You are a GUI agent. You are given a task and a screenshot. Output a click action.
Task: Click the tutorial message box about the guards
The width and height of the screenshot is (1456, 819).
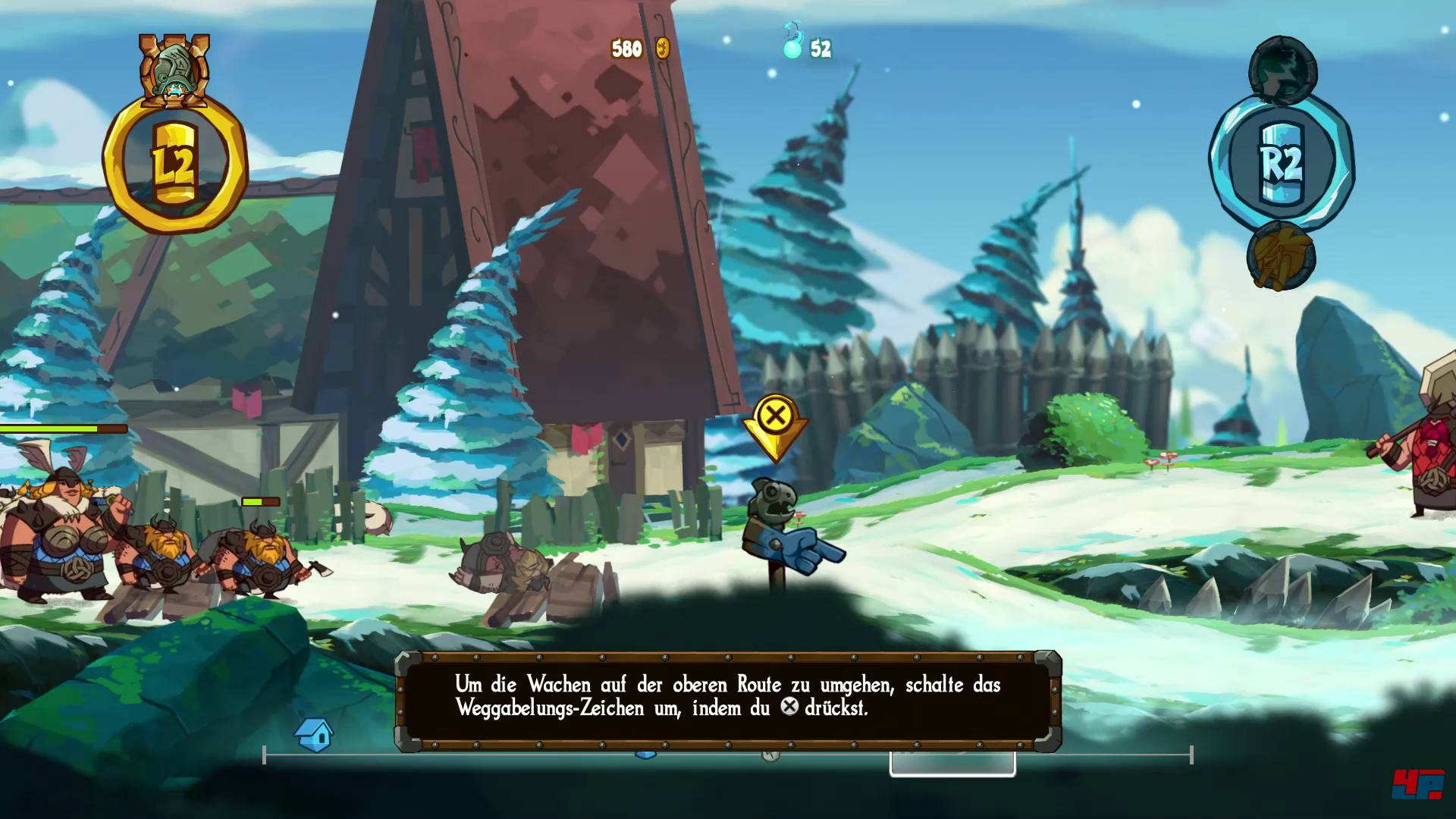[727, 699]
